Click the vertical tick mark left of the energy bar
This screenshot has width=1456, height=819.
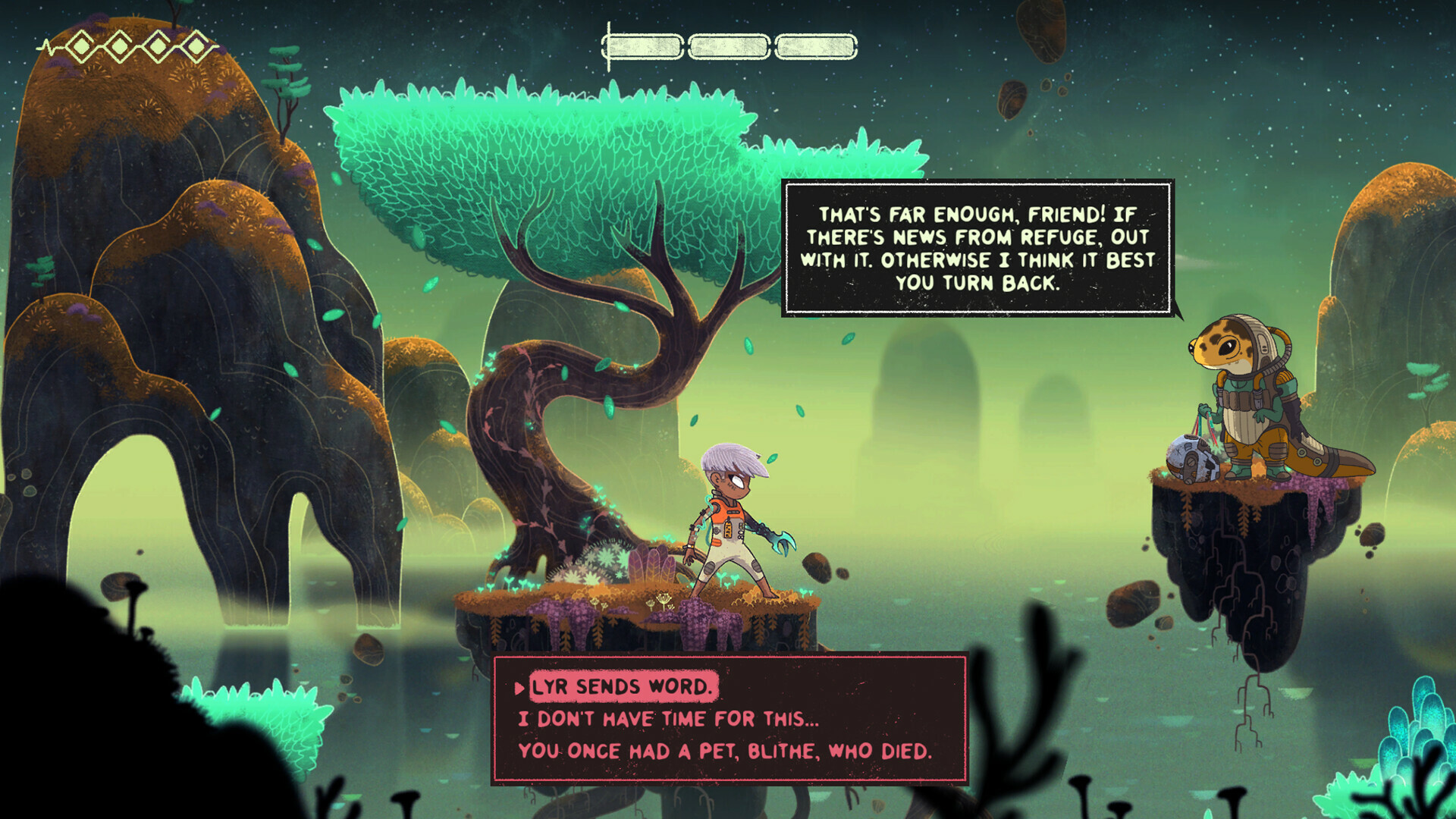tap(608, 45)
